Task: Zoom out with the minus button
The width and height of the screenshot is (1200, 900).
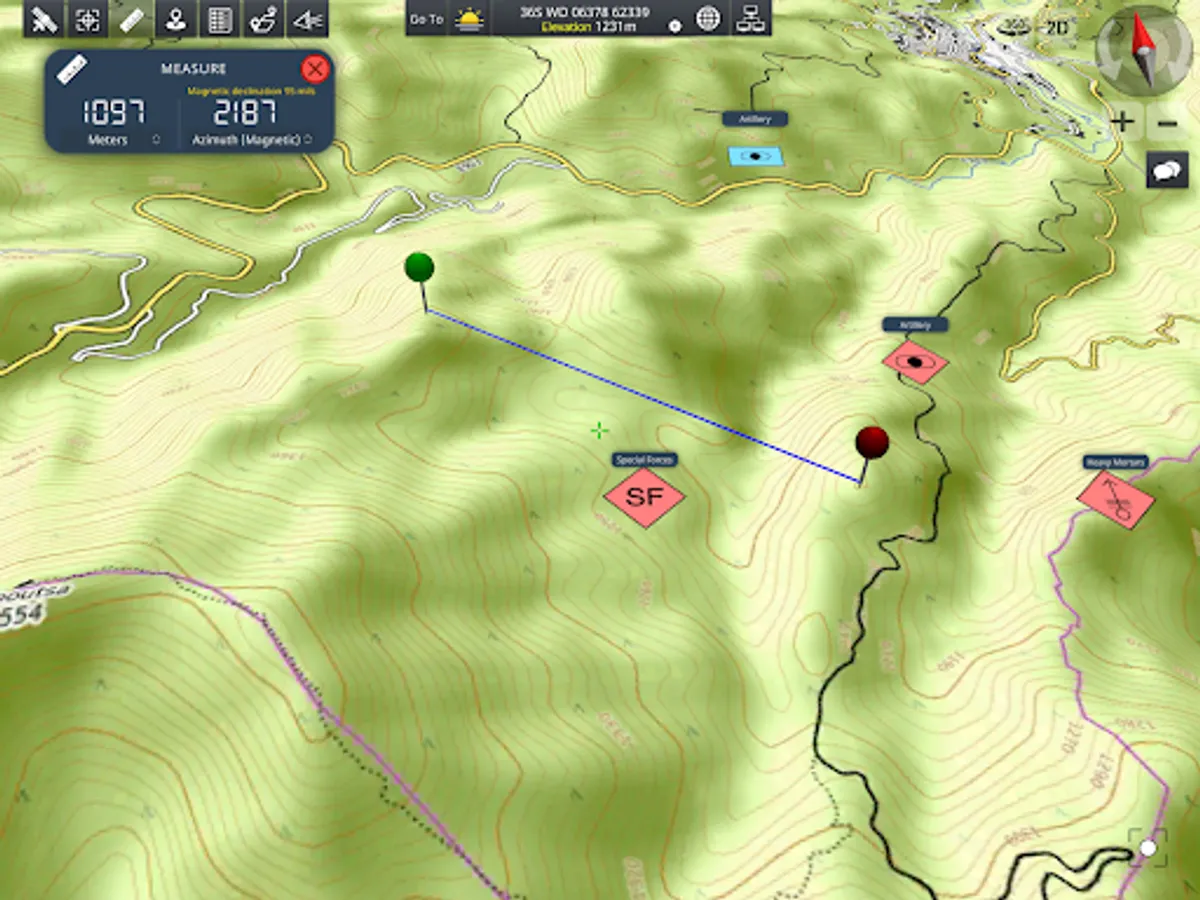Action: [1167, 123]
